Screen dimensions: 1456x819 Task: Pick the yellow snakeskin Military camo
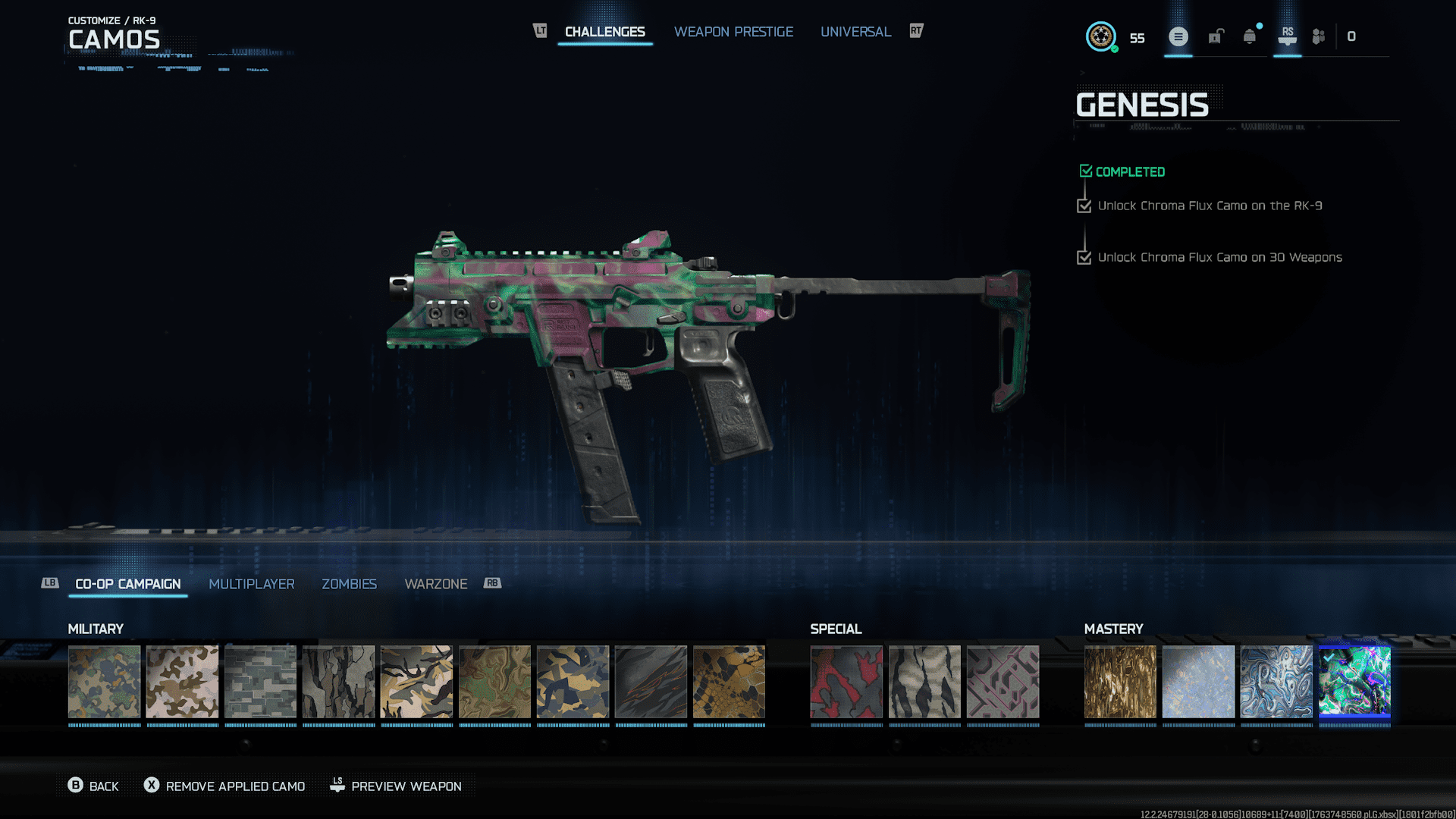coord(729,682)
